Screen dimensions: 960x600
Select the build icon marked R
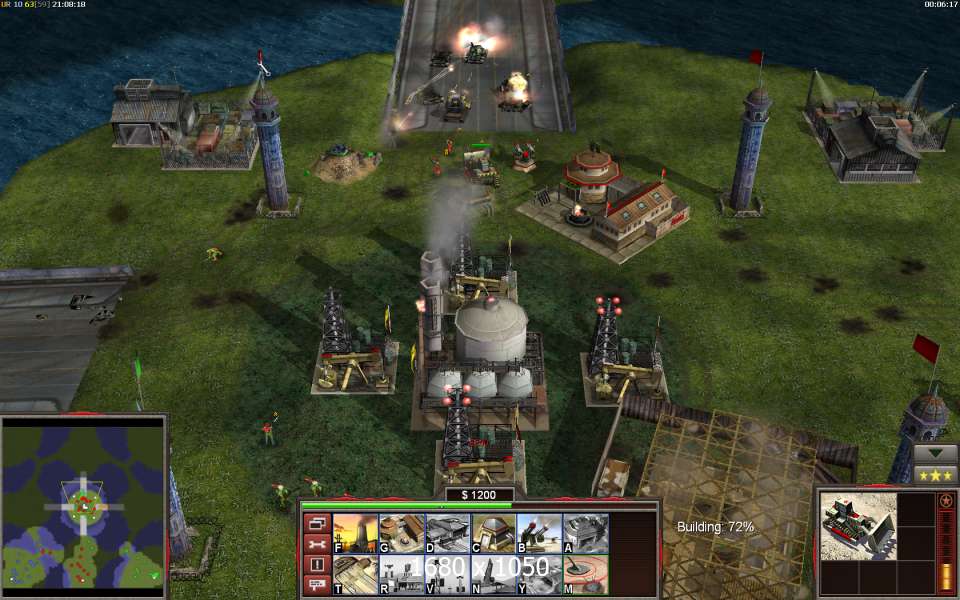pyautogui.click(x=401, y=575)
